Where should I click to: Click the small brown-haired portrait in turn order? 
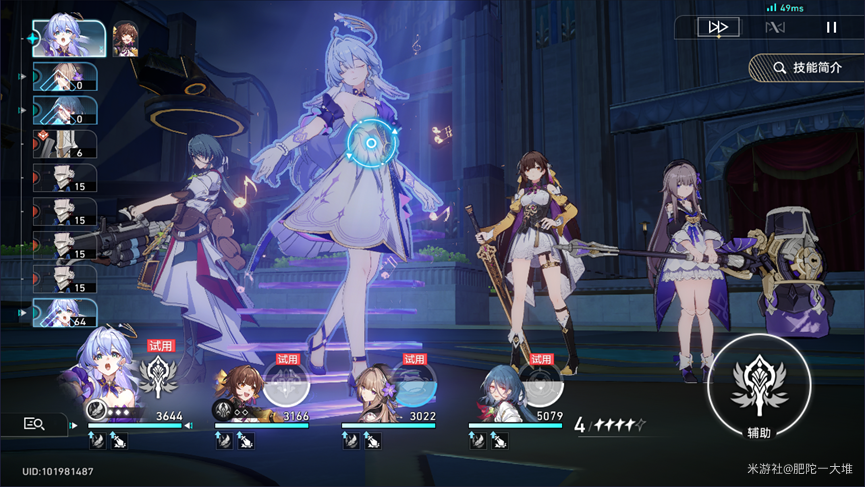[x=125, y=38]
